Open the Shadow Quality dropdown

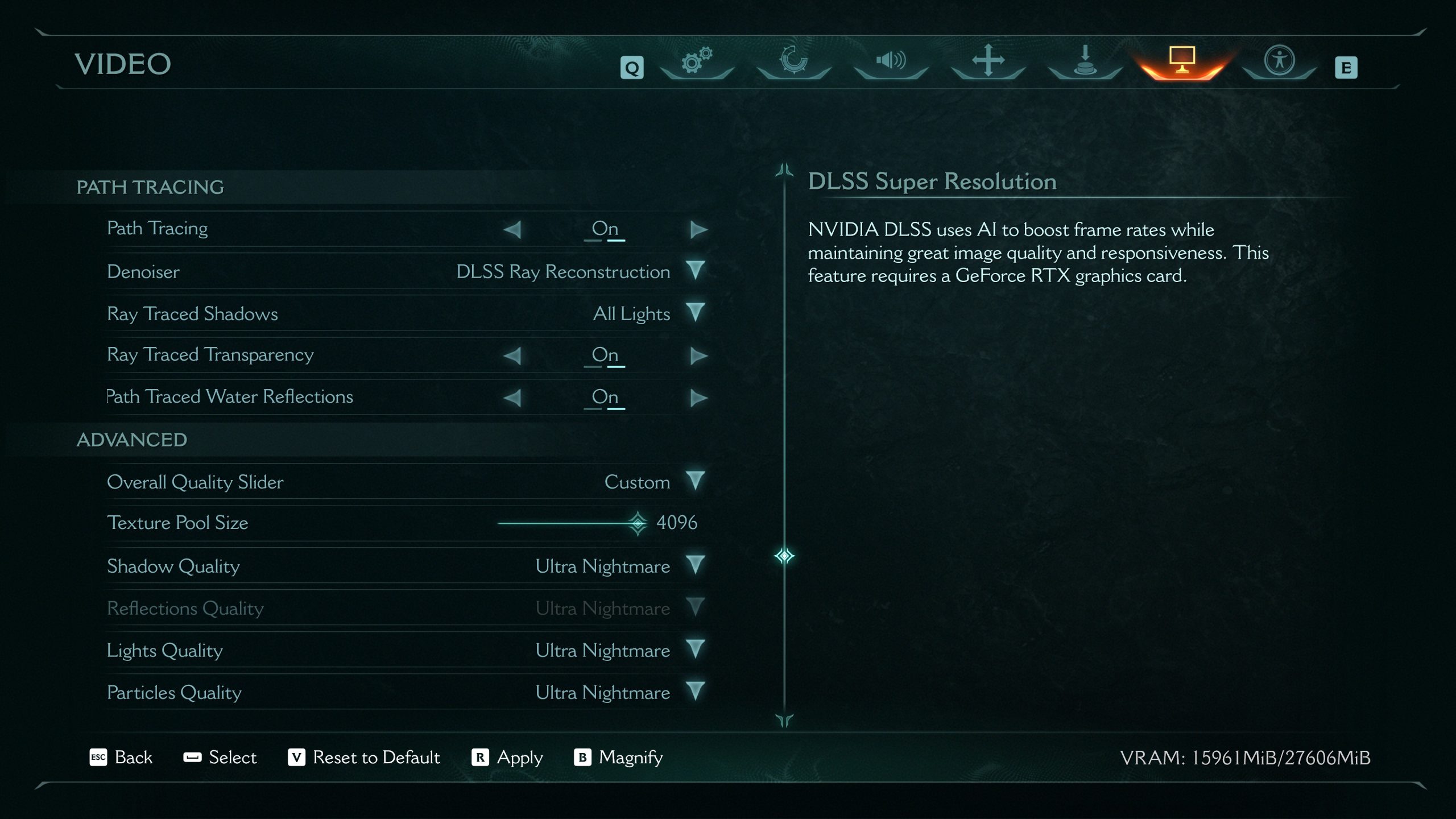(695, 565)
